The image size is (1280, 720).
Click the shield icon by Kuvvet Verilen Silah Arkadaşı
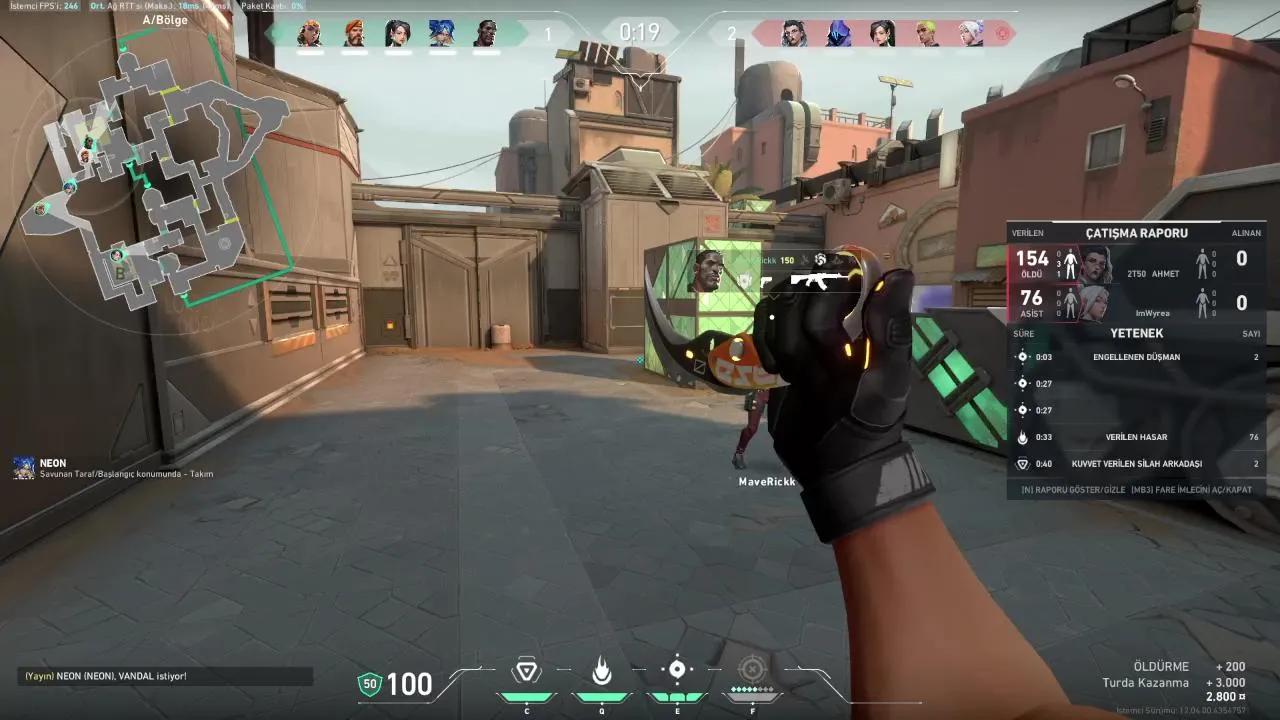pyautogui.click(x=1022, y=464)
